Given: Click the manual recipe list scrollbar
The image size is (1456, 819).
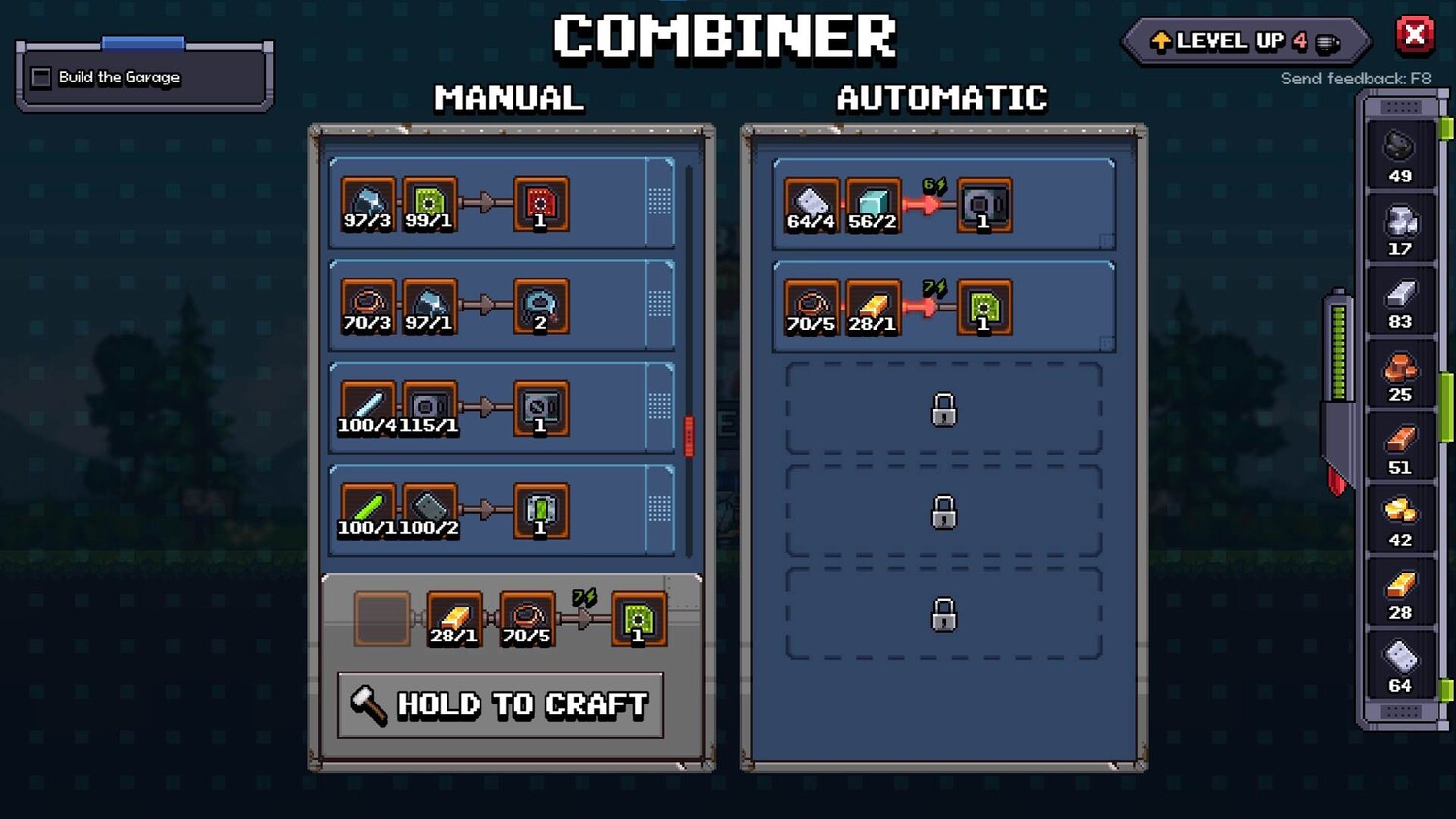Looking at the screenshot, I should click(689, 437).
